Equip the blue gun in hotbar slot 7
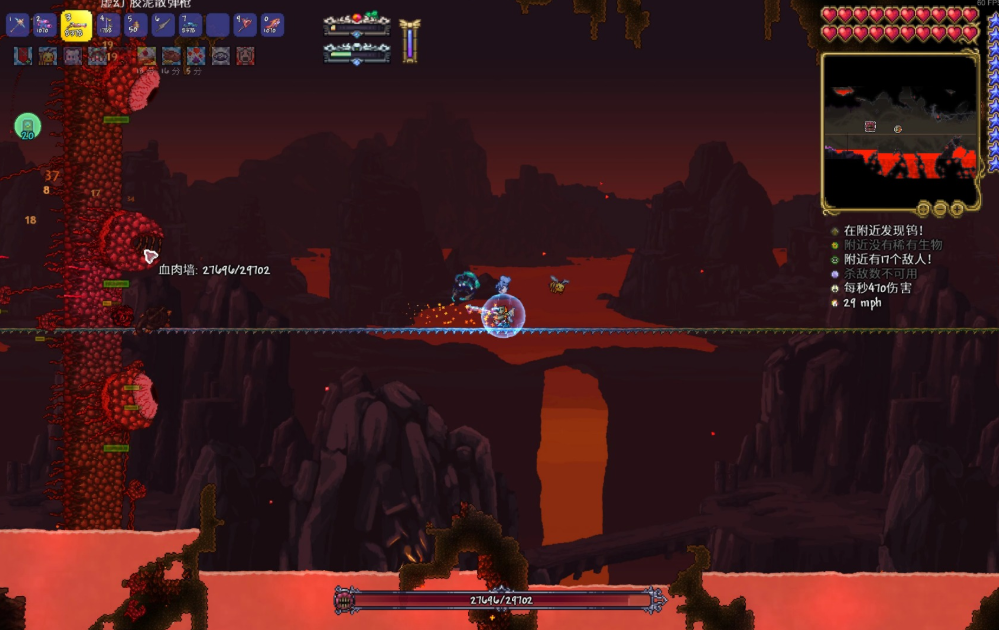Screen dimensions: 999x630 click(x=190, y=25)
